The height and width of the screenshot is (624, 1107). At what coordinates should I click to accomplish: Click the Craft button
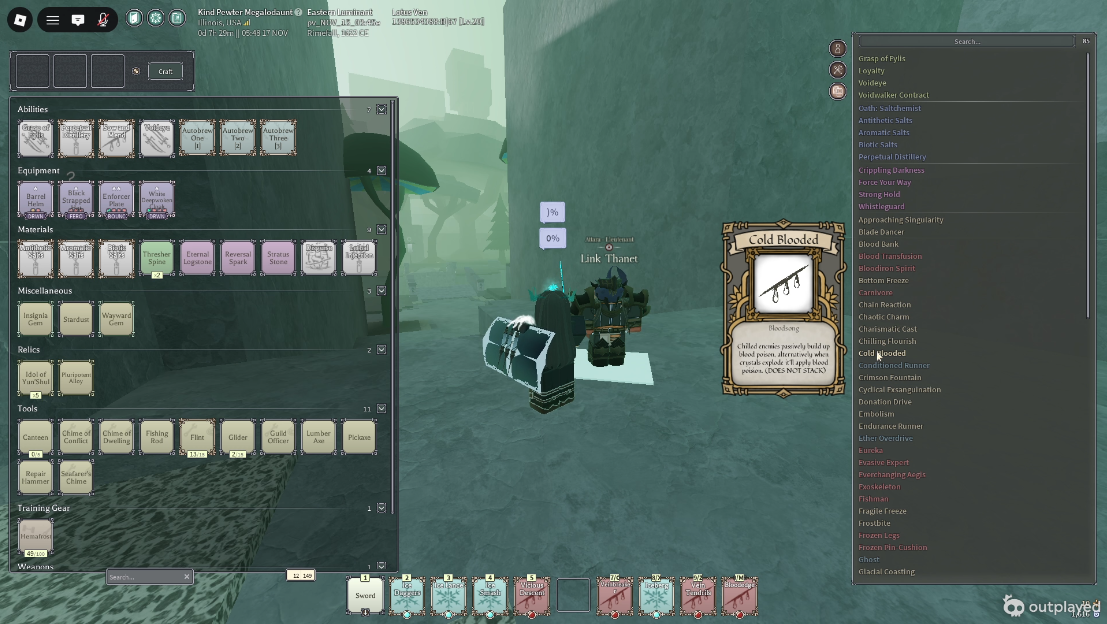tap(166, 71)
